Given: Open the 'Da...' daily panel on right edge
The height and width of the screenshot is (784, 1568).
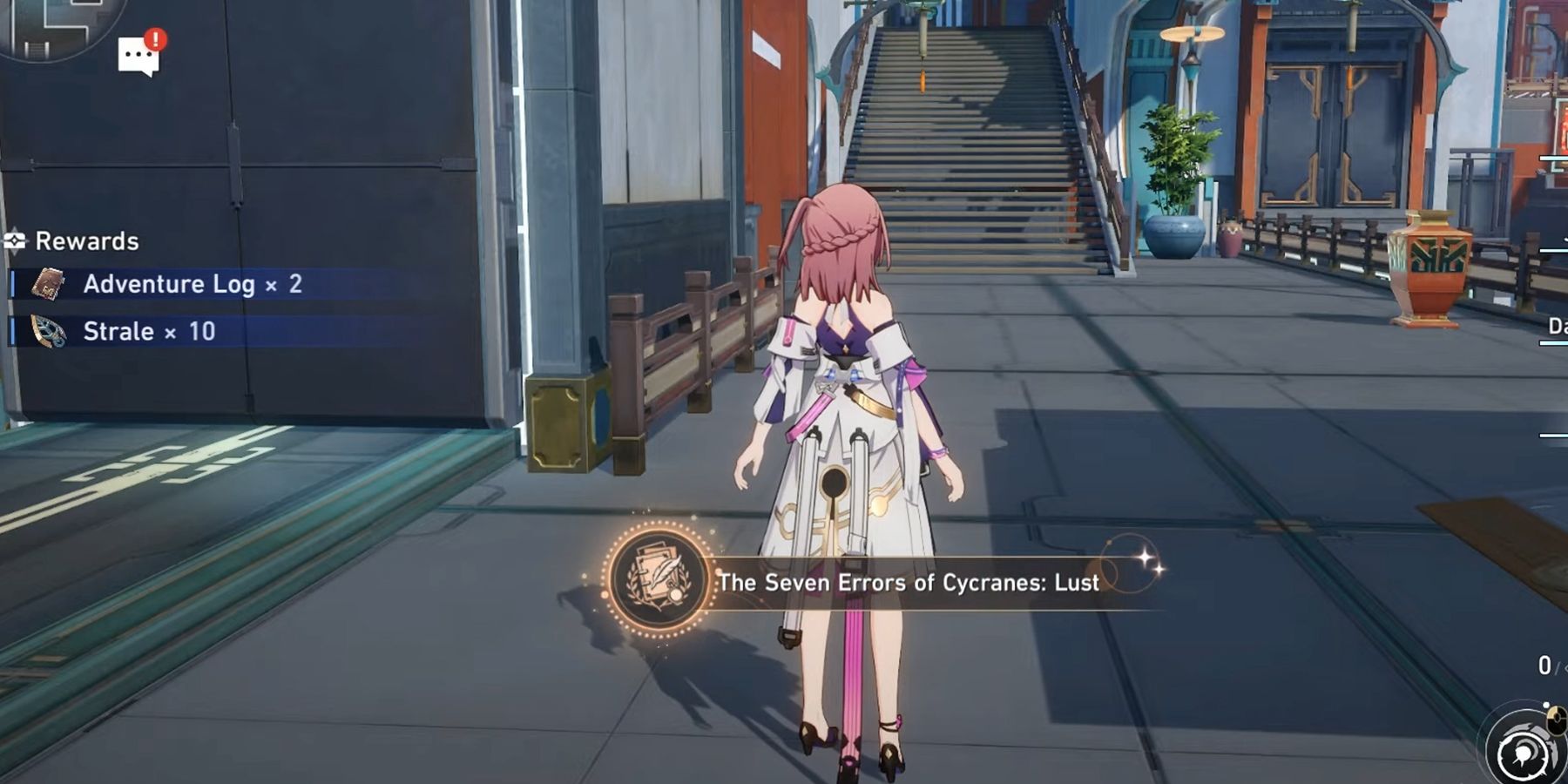Looking at the screenshot, I should coord(1556,327).
